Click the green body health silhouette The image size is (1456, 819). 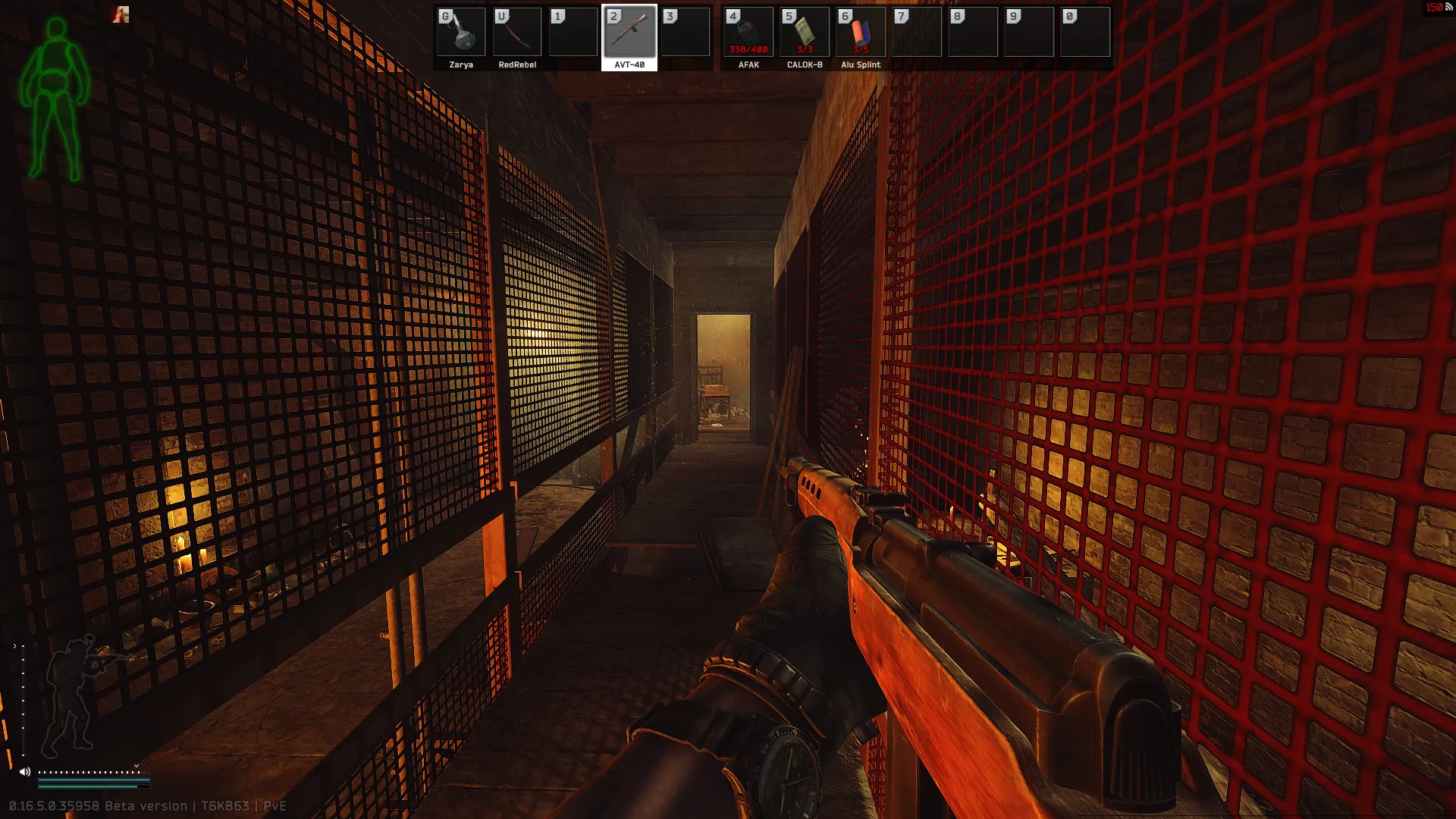pos(55,100)
